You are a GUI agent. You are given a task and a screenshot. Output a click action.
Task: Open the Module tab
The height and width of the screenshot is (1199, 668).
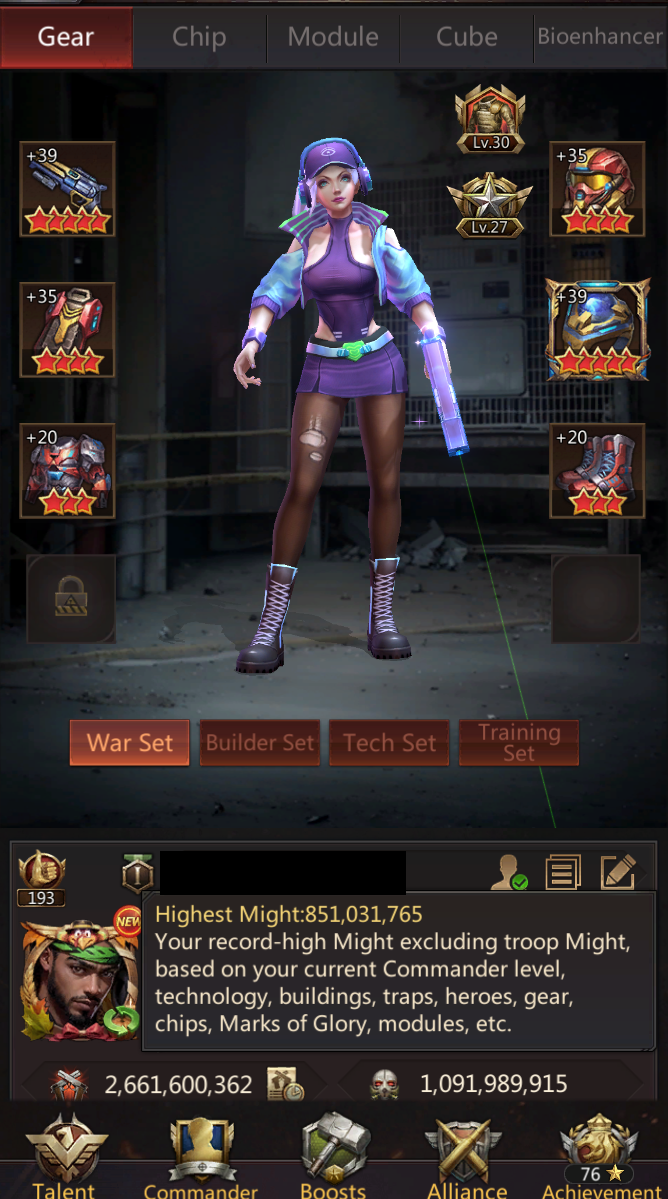click(333, 37)
